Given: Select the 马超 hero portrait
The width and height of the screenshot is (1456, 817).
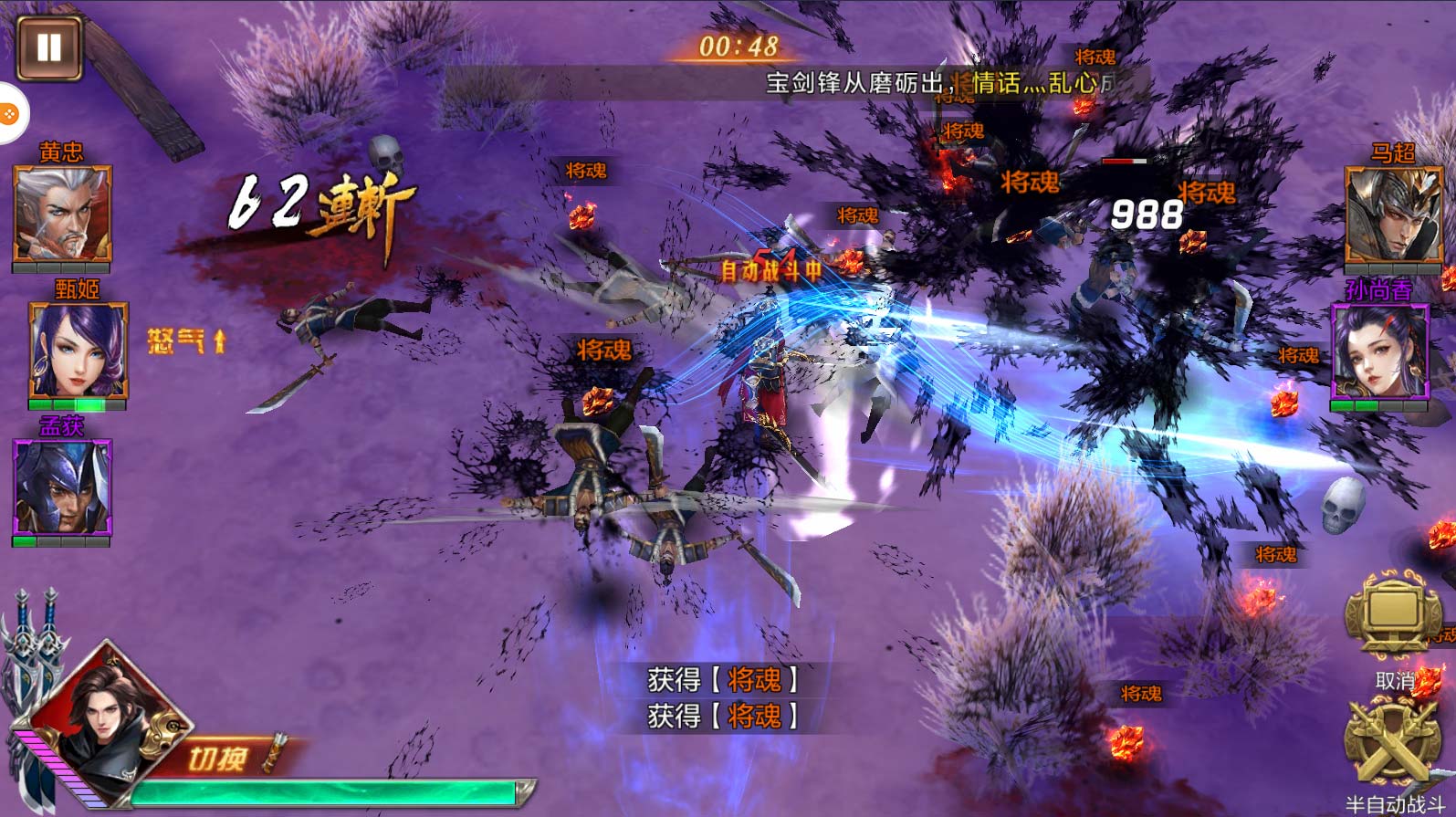Looking at the screenshot, I should click(x=1392, y=216).
